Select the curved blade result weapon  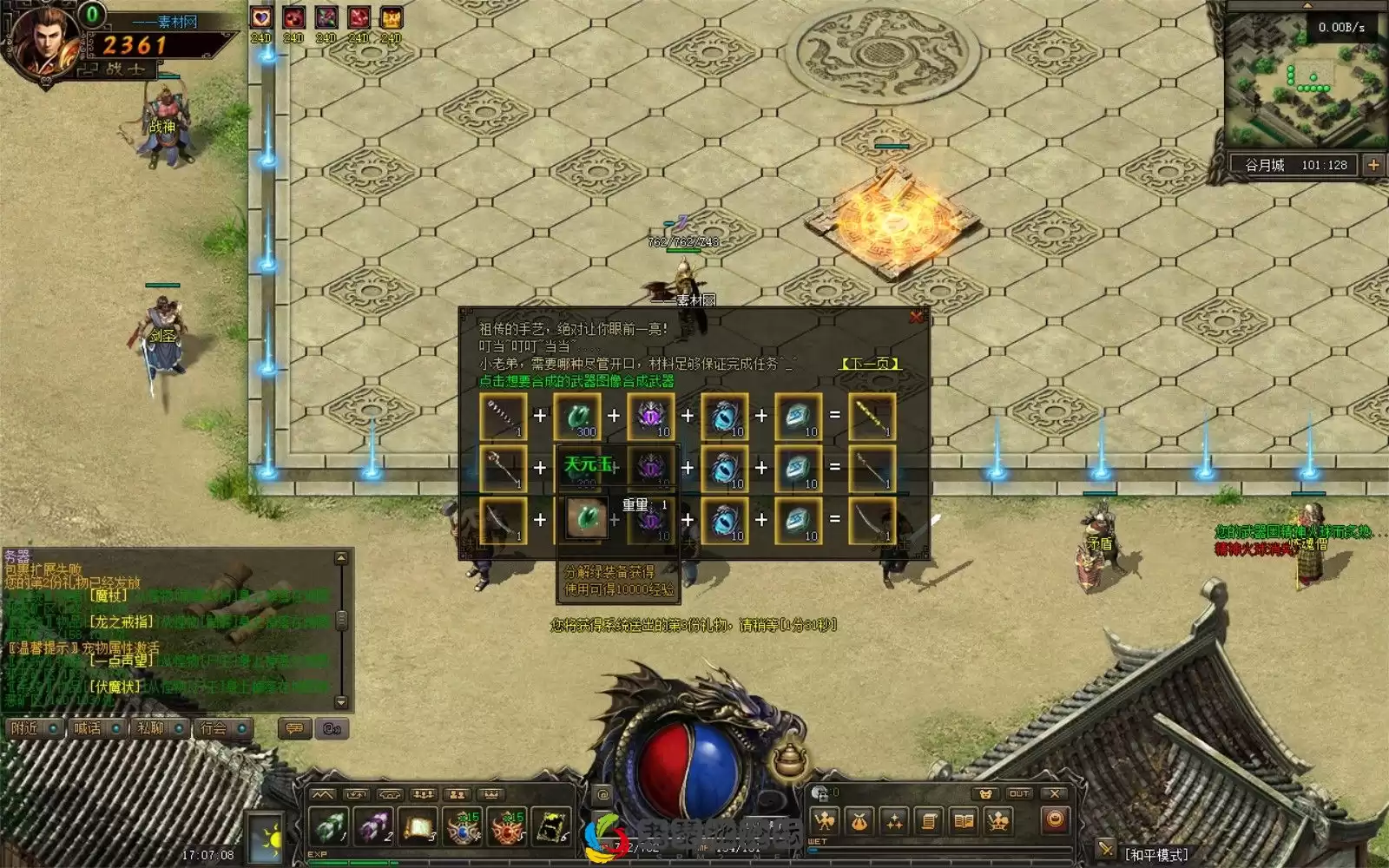[x=871, y=520]
